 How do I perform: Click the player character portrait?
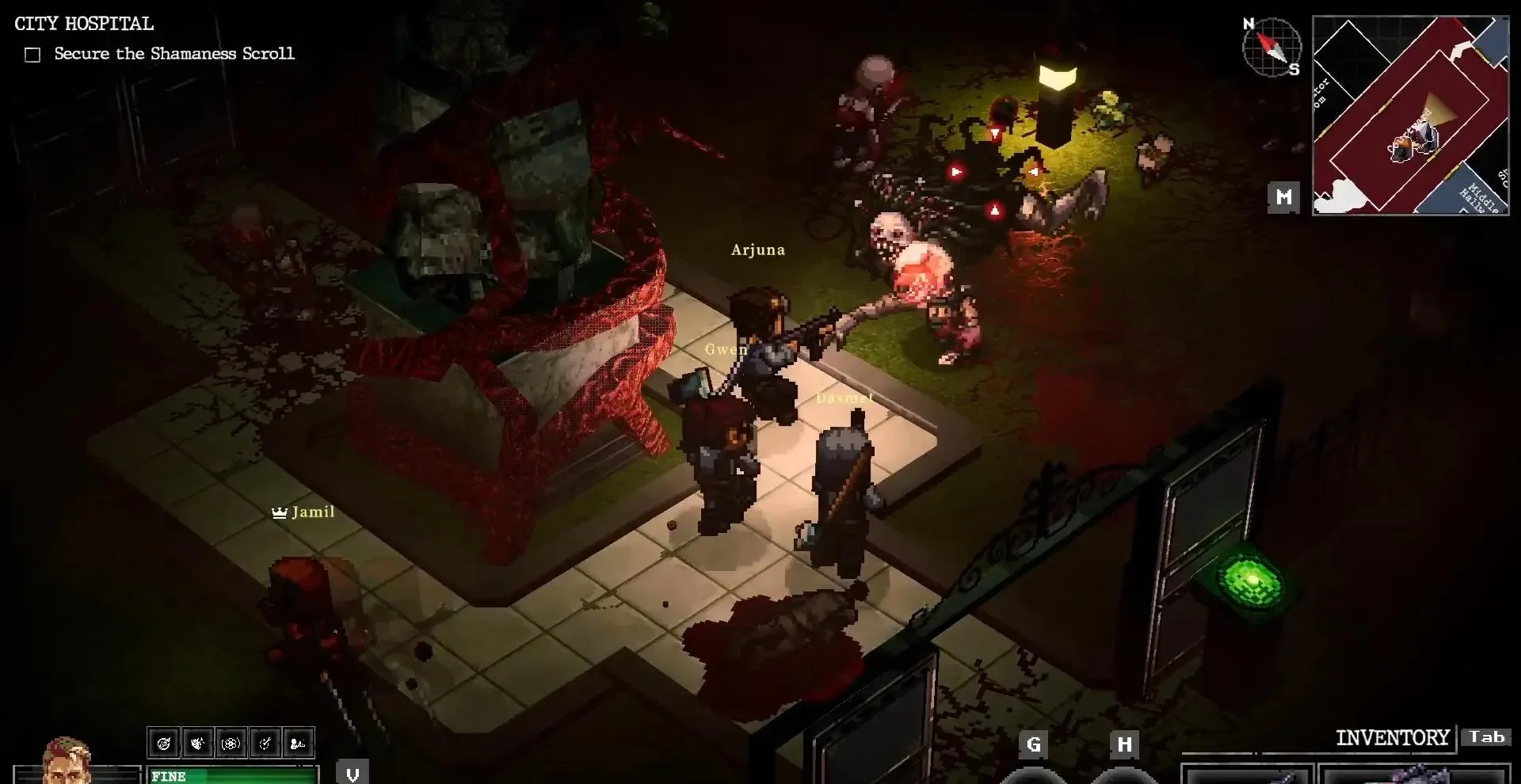67,762
